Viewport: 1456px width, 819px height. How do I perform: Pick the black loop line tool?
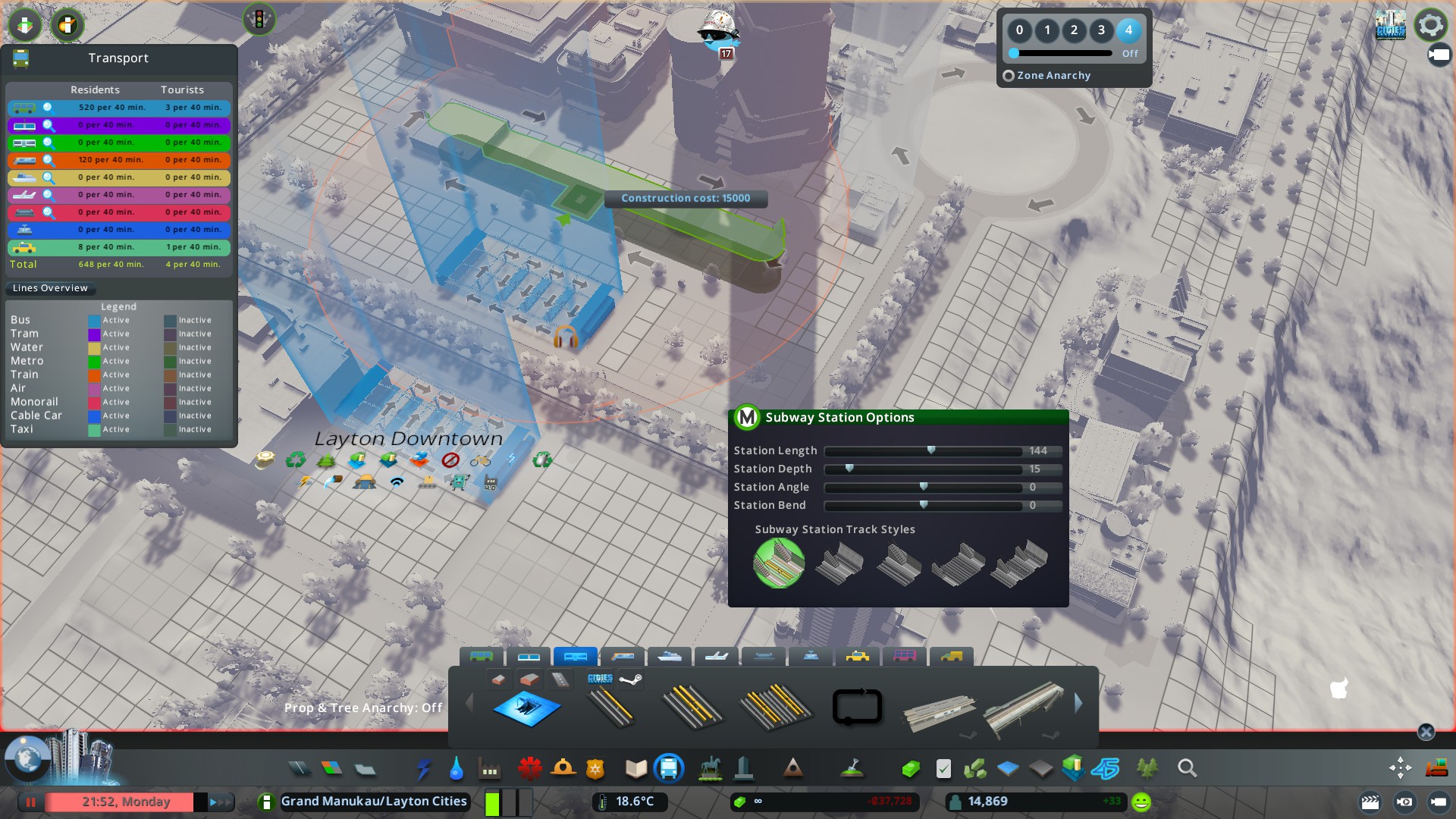pyautogui.click(x=857, y=707)
